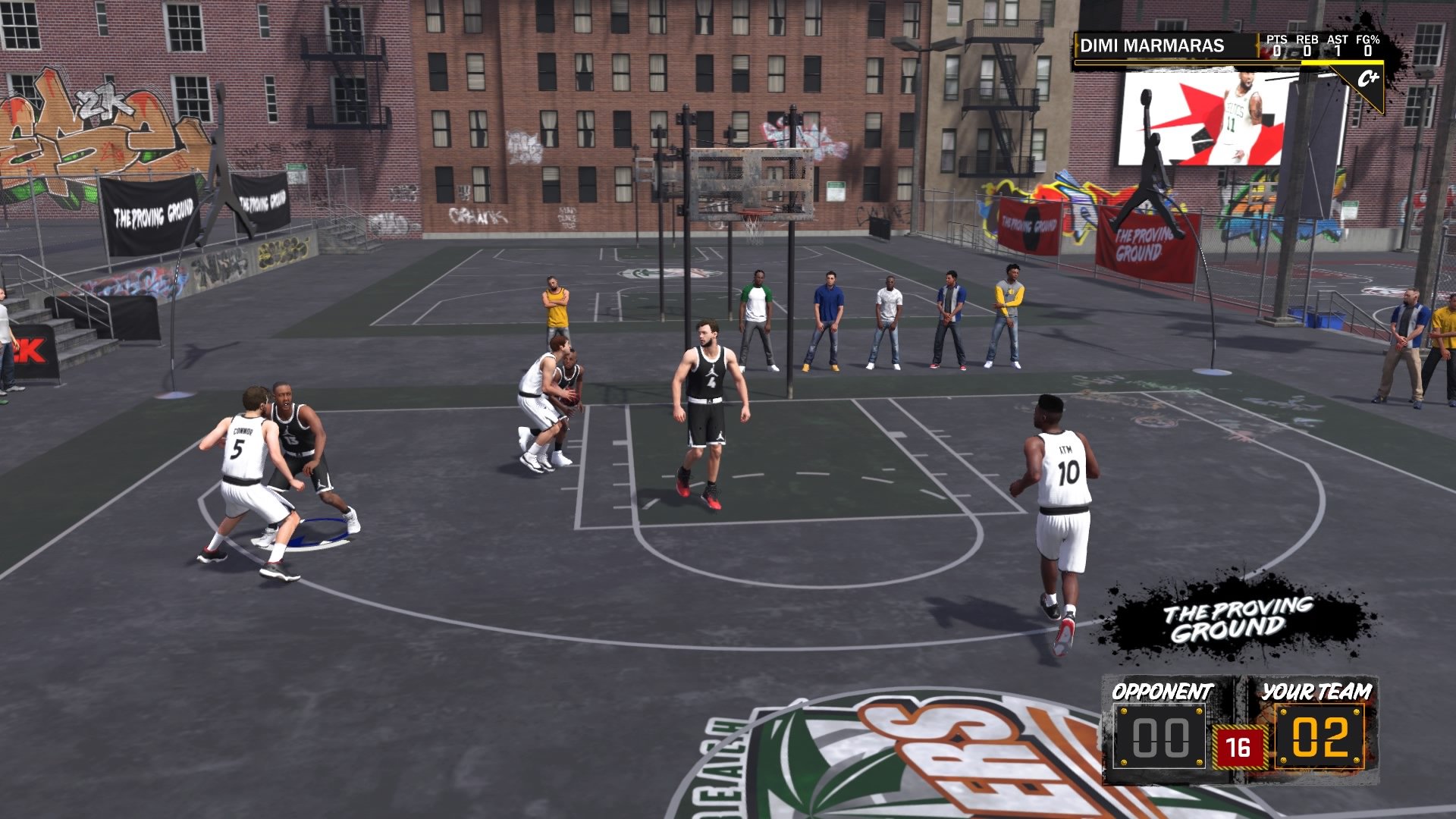Click the AST stat showing 1

pyautogui.click(x=1337, y=51)
